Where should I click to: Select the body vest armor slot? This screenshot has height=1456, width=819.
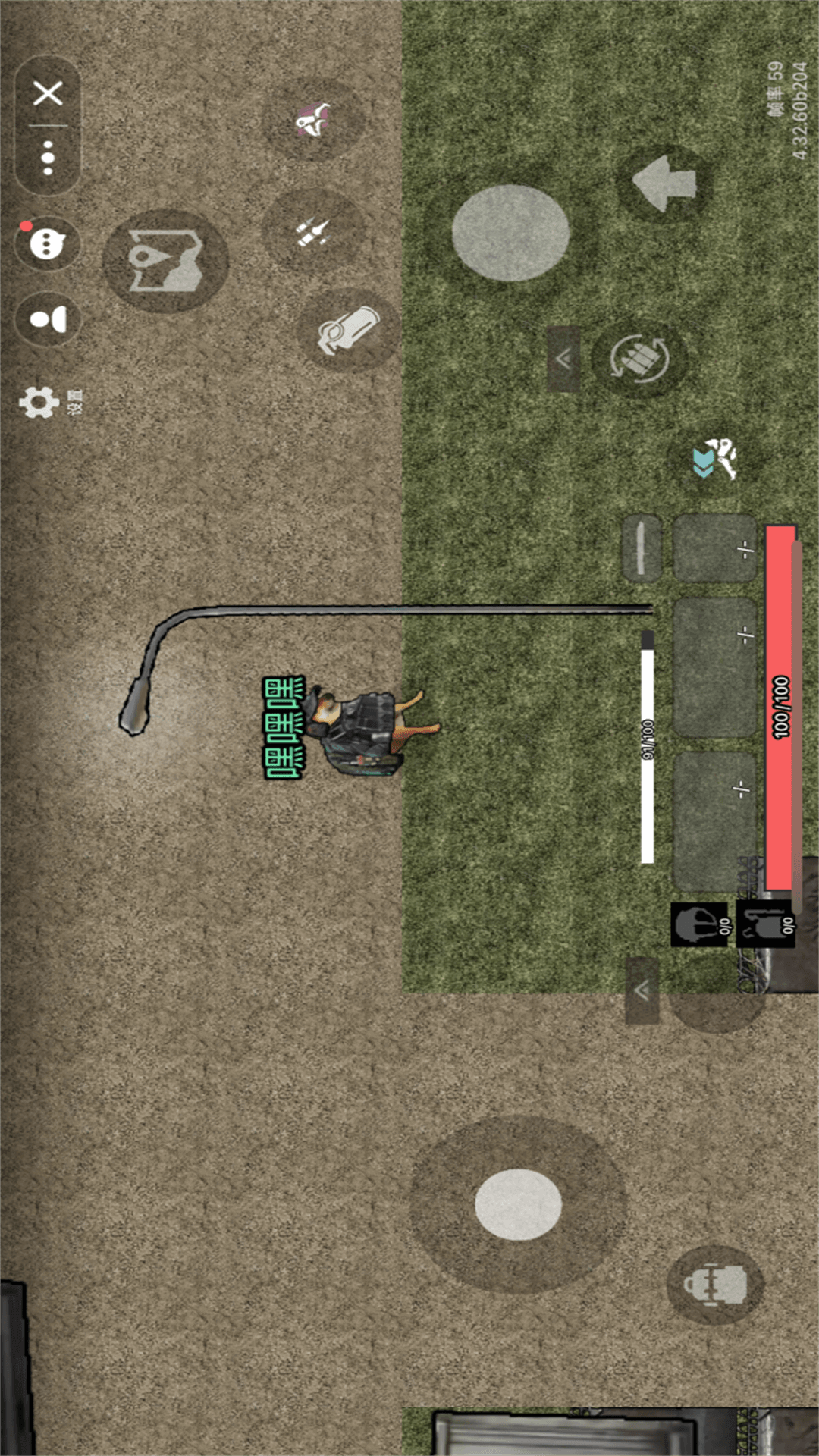[x=766, y=924]
